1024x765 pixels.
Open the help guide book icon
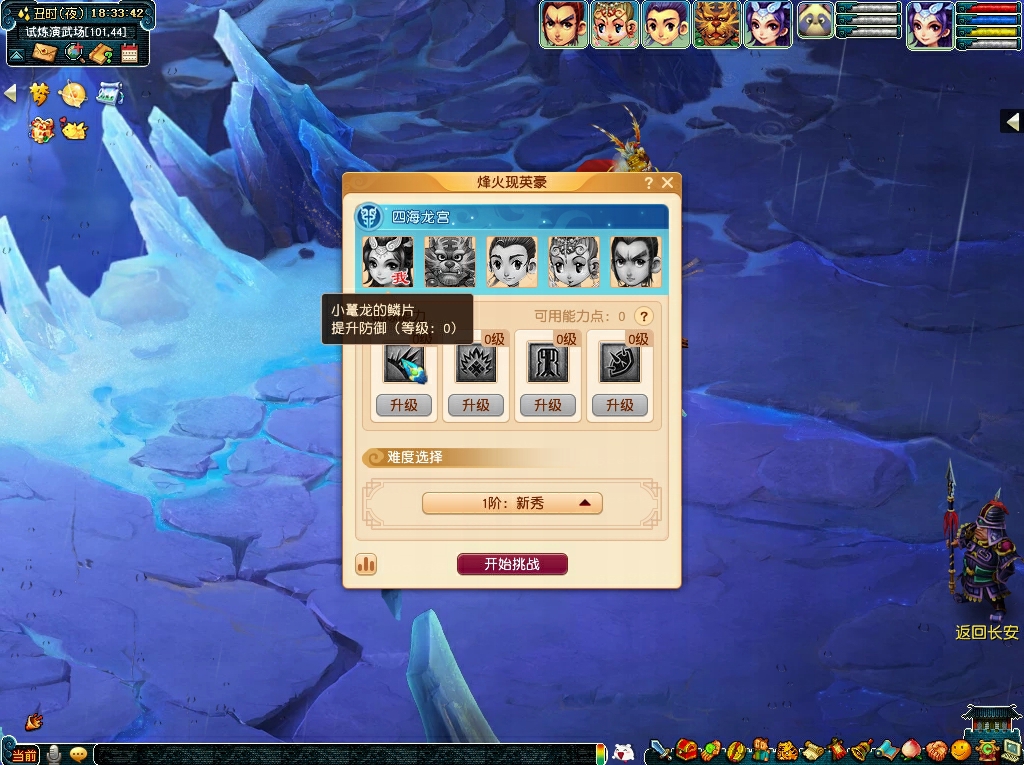coord(101,53)
